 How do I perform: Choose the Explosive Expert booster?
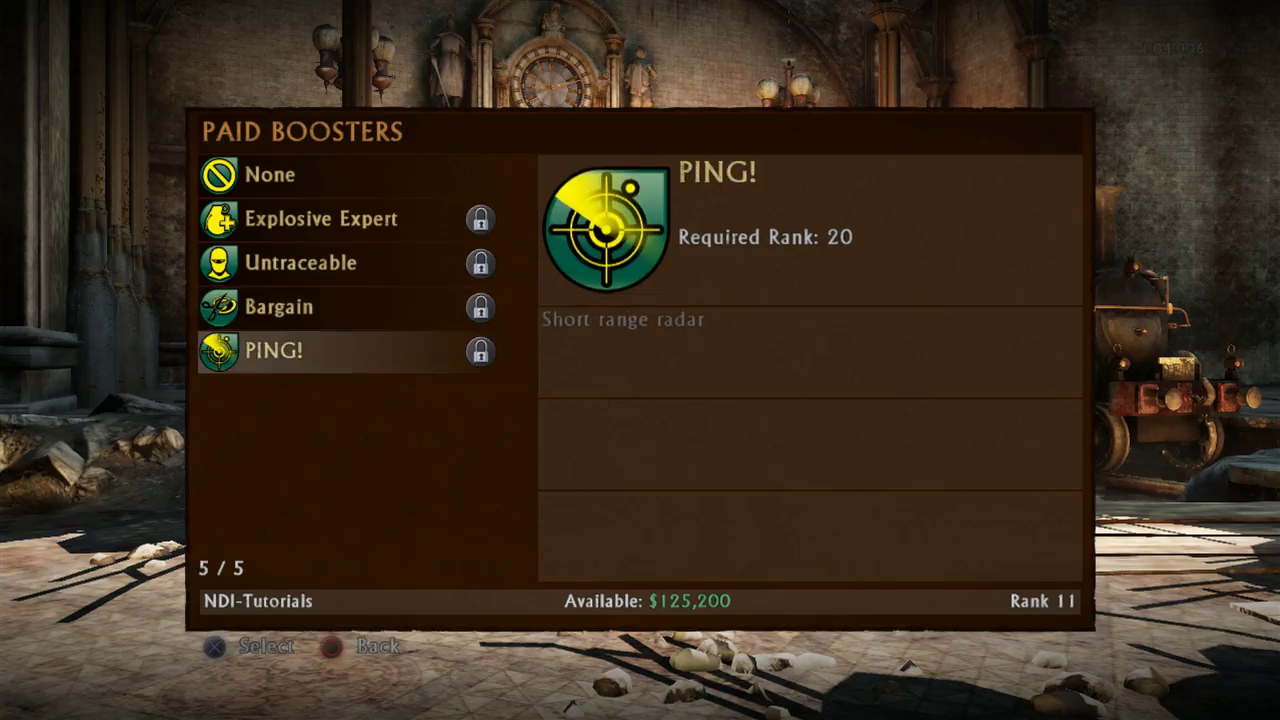320,219
